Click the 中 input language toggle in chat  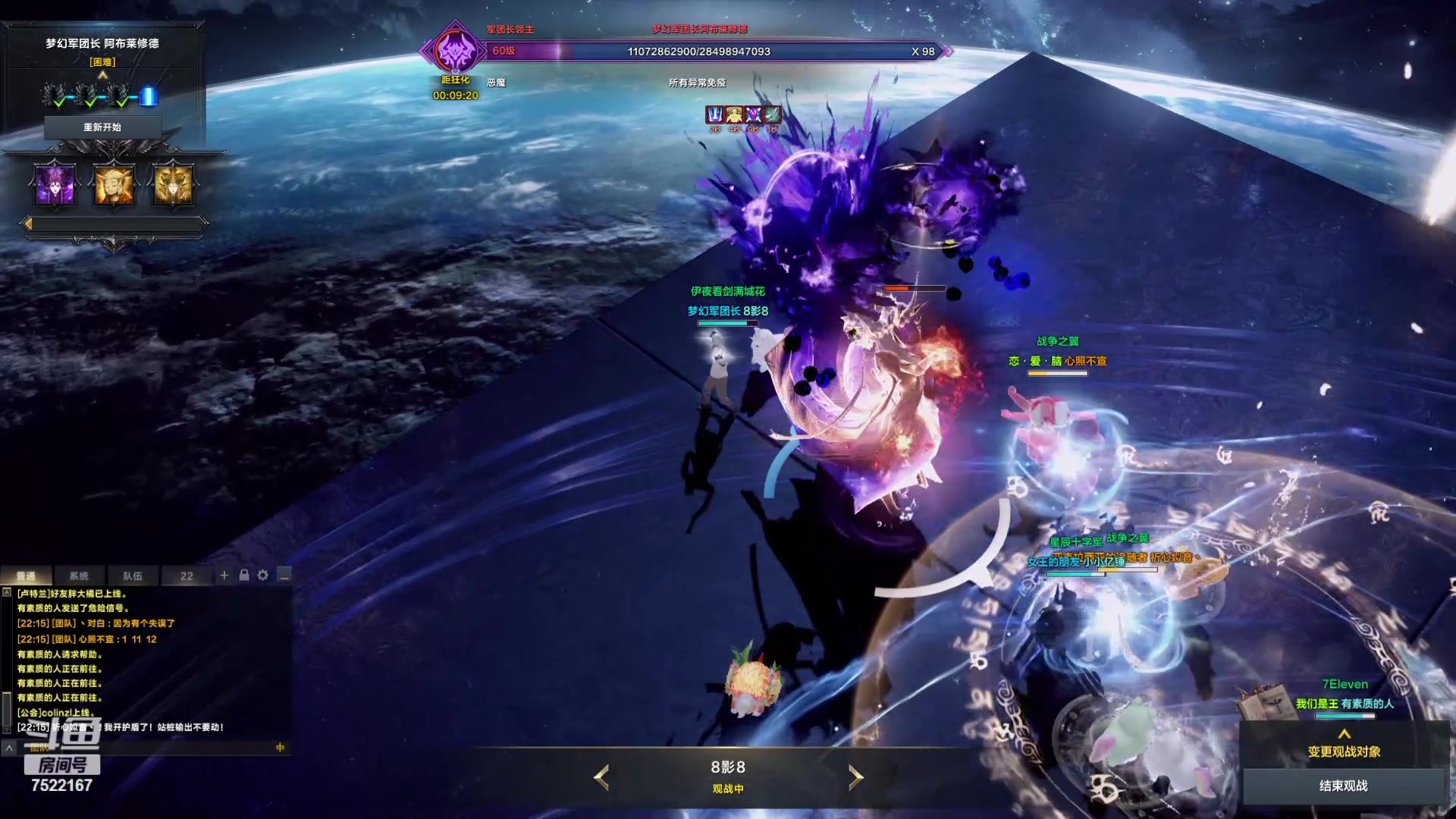280,748
